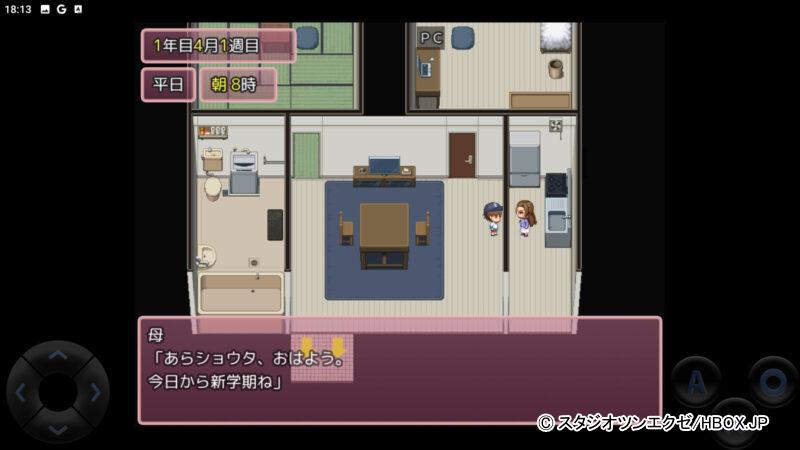Tap the left arrow on the D-pad
The width and height of the screenshot is (800, 450).
coord(22,392)
